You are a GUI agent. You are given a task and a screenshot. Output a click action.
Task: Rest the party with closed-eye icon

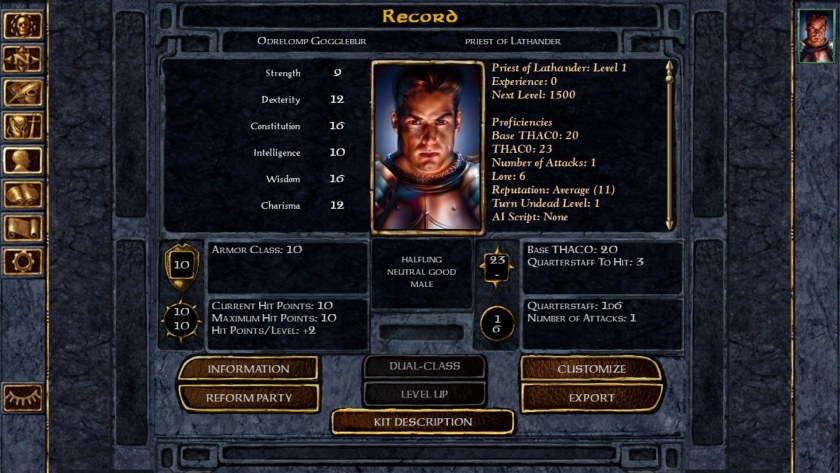[22, 398]
